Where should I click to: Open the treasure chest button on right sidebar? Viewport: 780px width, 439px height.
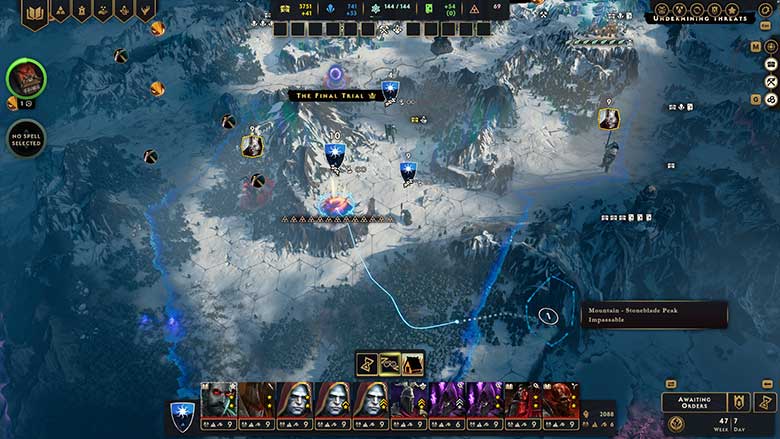pyautogui.click(x=771, y=63)
